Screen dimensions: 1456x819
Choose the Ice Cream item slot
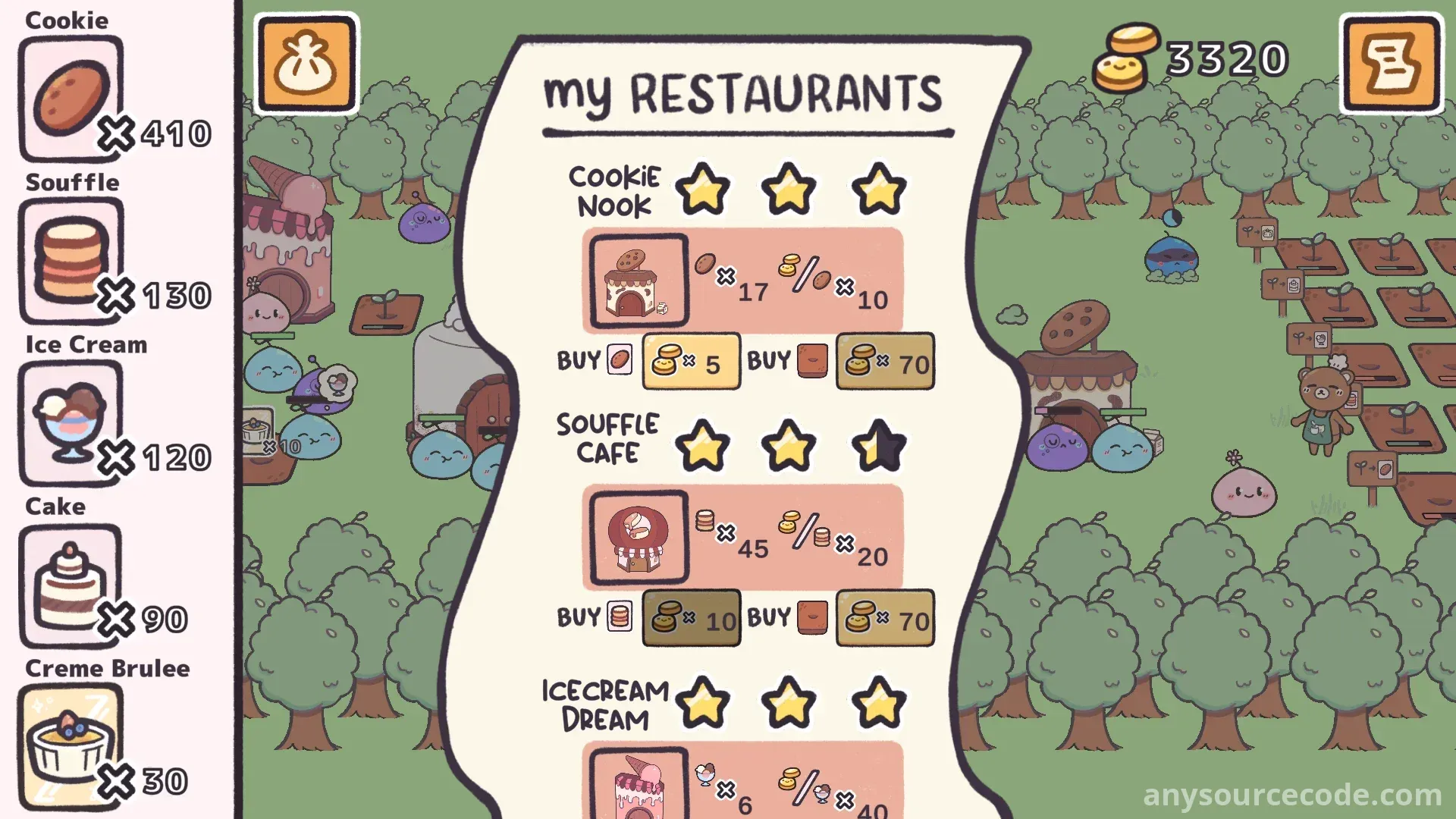tap(71, 422)
